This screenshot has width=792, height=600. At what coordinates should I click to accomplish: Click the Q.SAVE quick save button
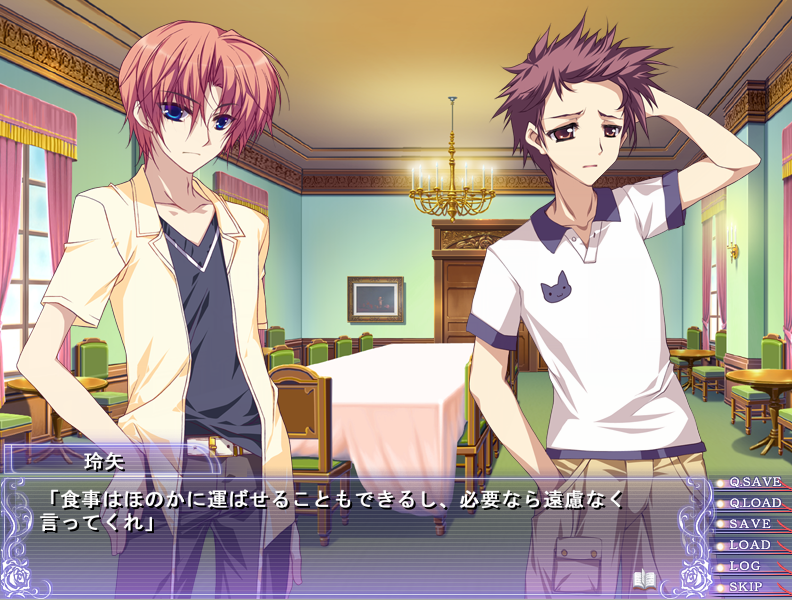tap(754, 482)
